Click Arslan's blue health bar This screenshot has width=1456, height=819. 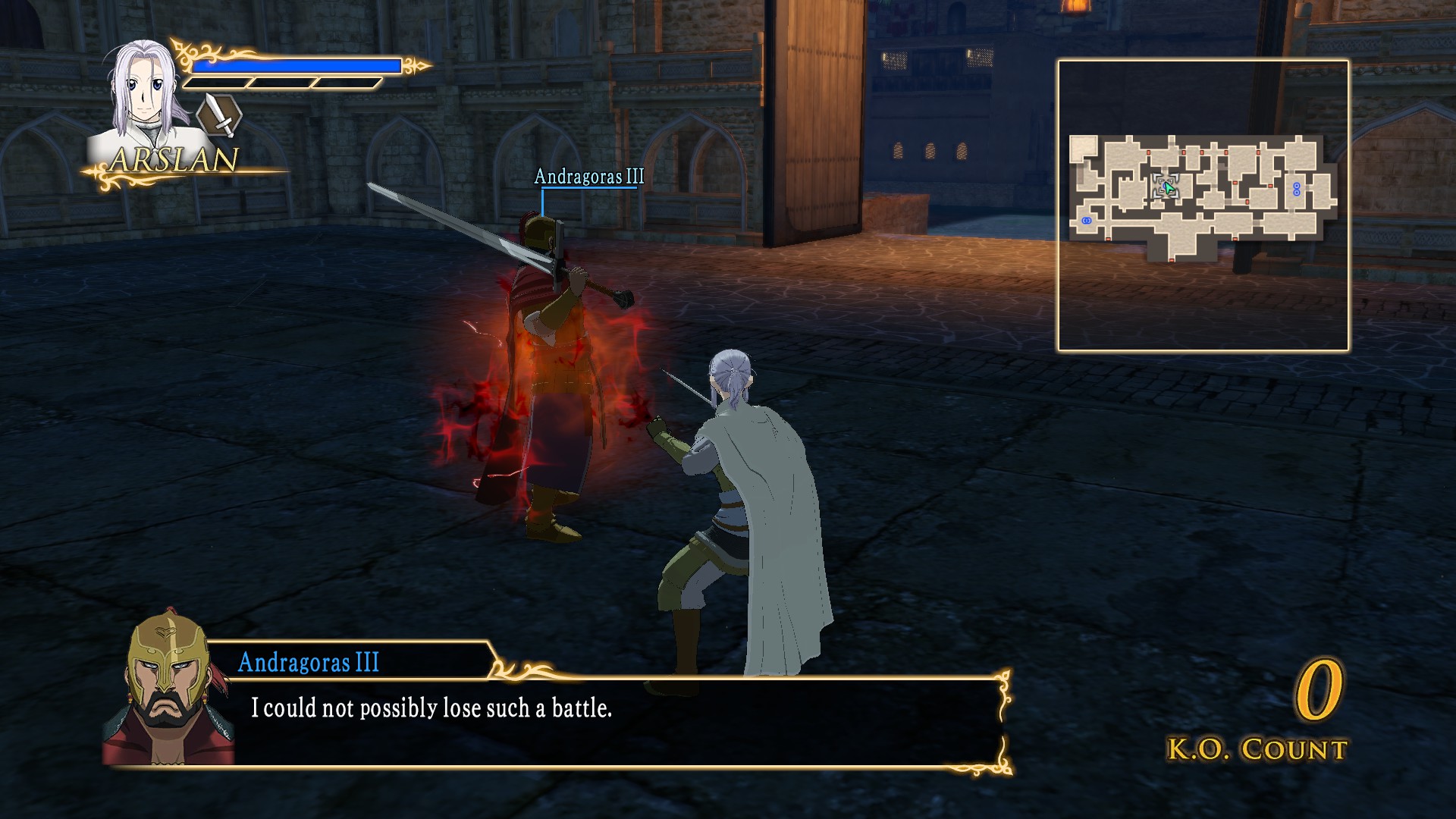click(x=296, y=67)
